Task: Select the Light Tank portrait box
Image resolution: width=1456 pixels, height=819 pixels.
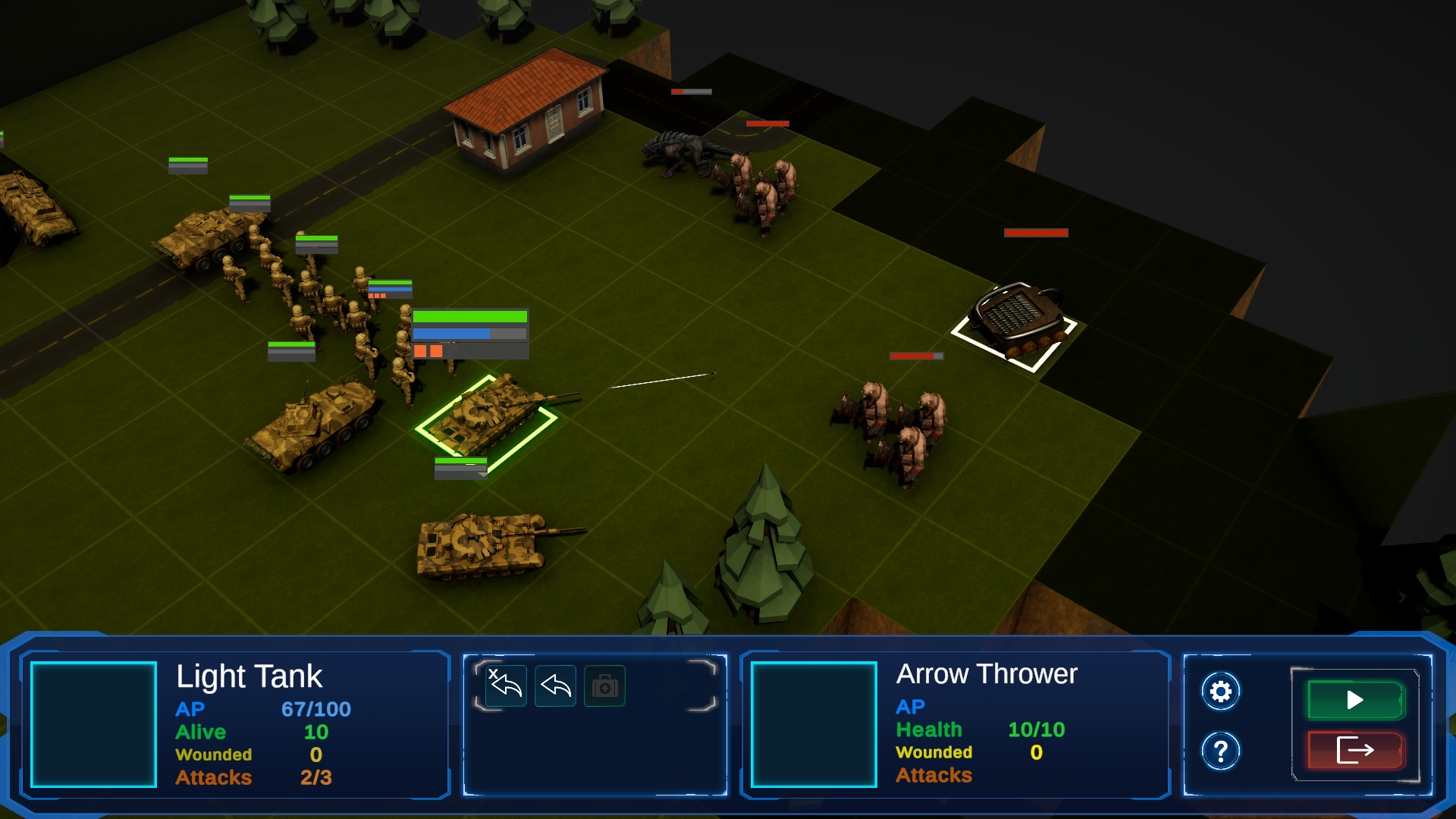Action: (93, 724)
